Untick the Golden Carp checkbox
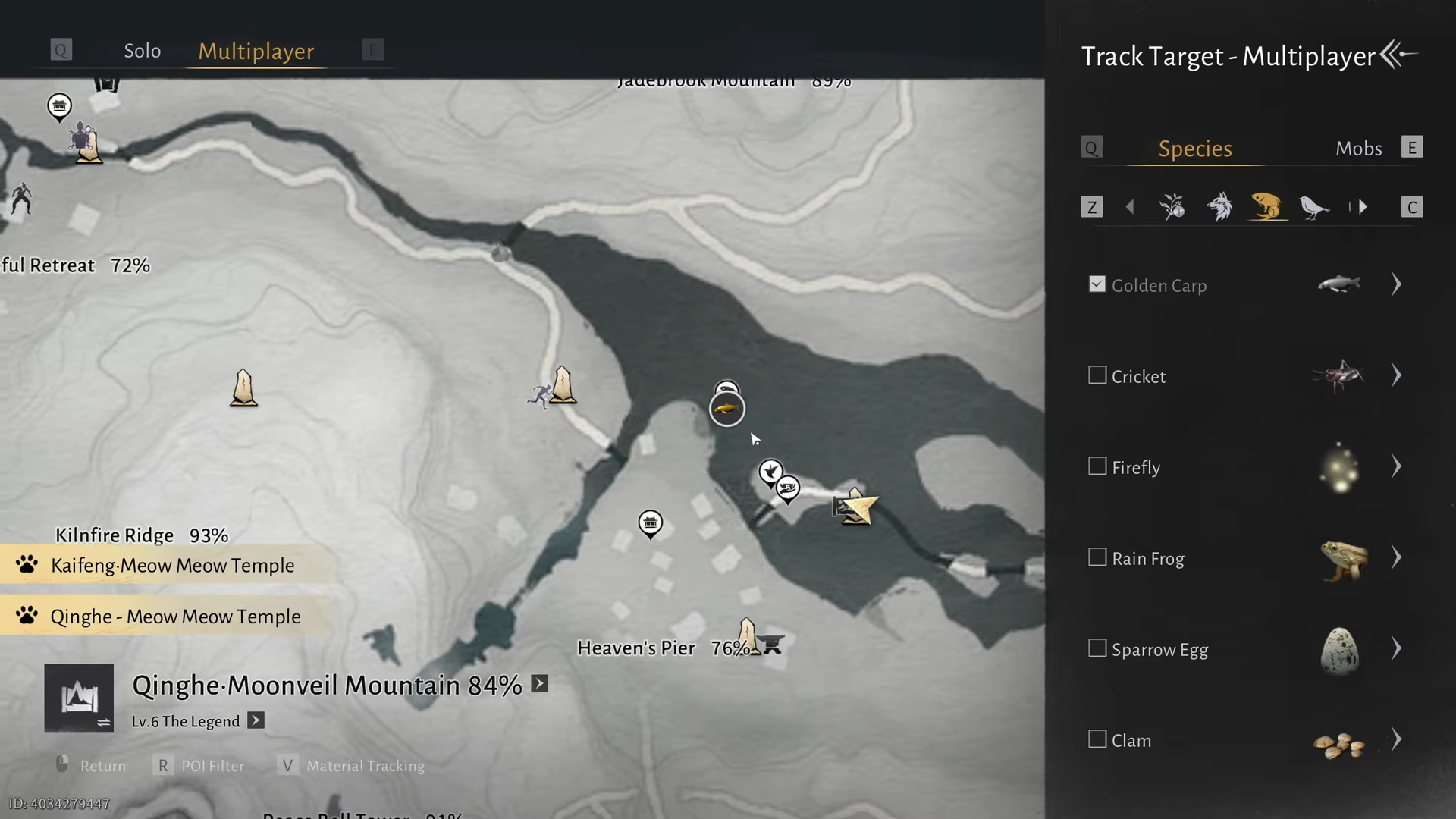 click(1097, 284)
